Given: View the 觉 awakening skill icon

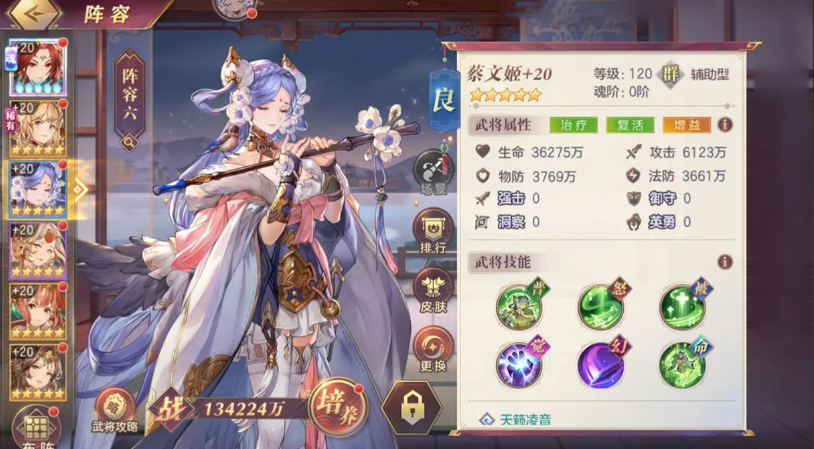Looking at the screenshot, I should [x=520, y=365].
